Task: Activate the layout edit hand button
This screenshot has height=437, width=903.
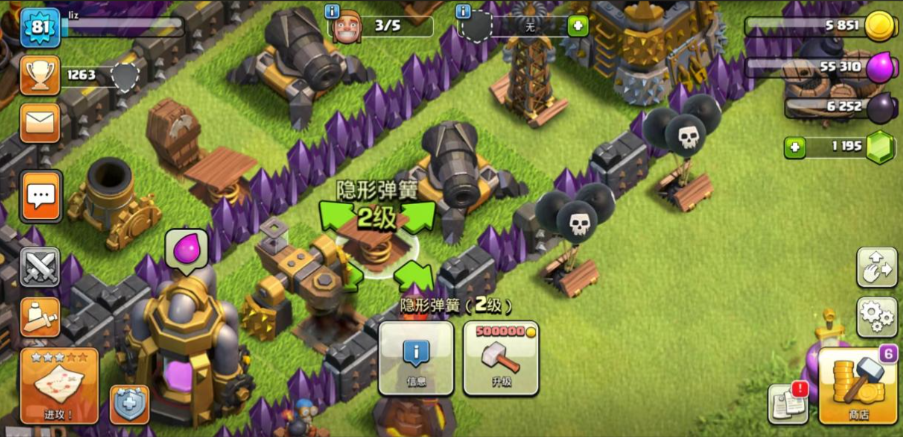Action: coord(876,268)
